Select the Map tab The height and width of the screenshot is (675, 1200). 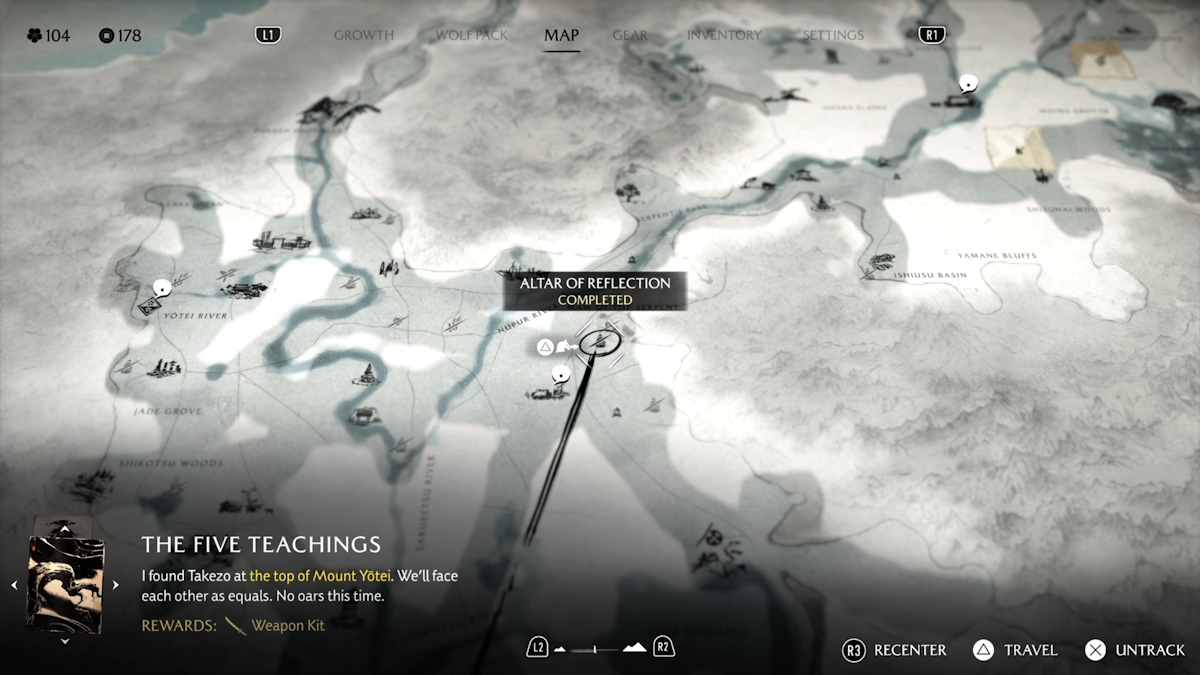561,35
